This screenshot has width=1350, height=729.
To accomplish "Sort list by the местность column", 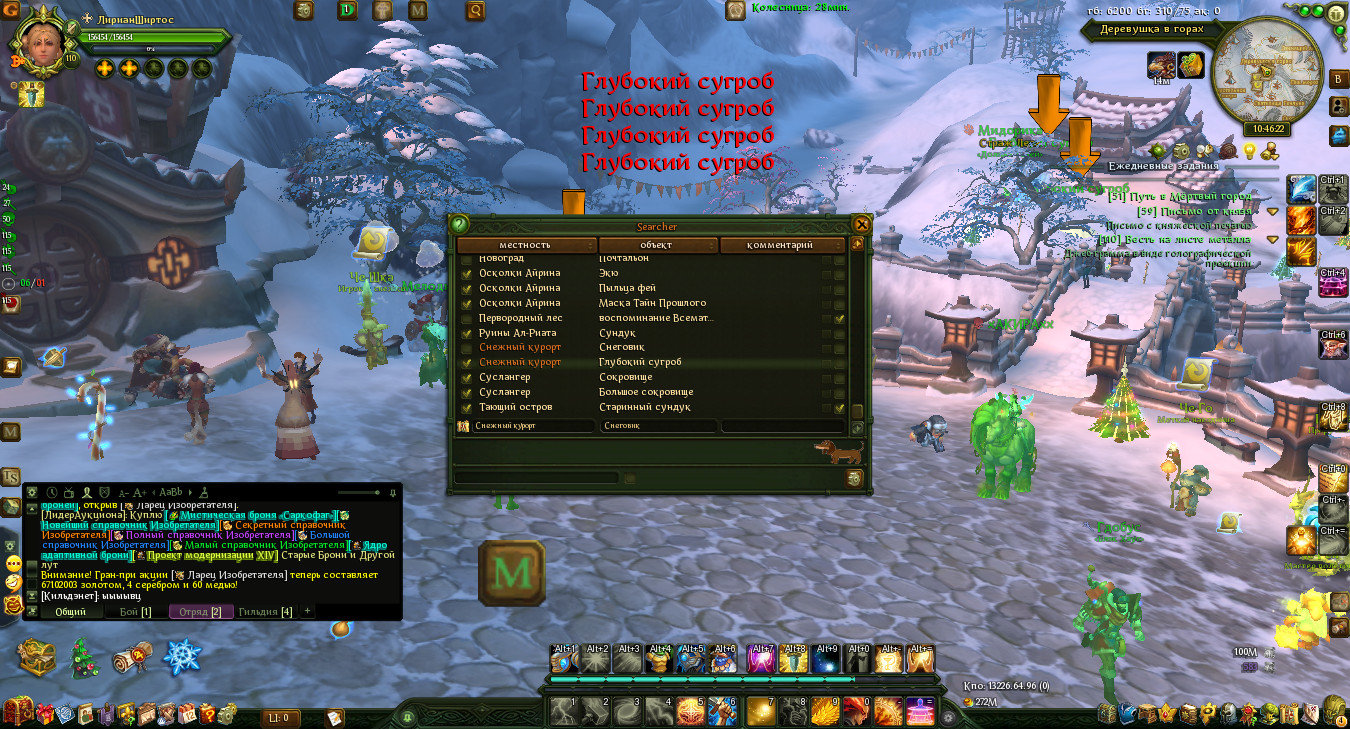I will tap(526, 245).
